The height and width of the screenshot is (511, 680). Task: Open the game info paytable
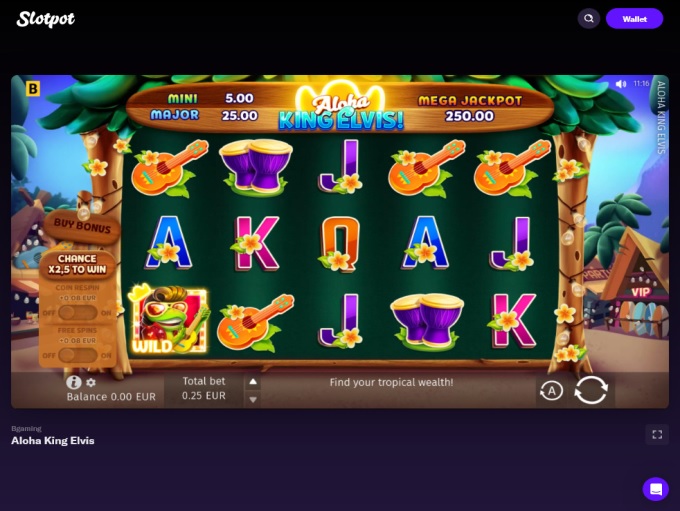[x=73, y=382]
